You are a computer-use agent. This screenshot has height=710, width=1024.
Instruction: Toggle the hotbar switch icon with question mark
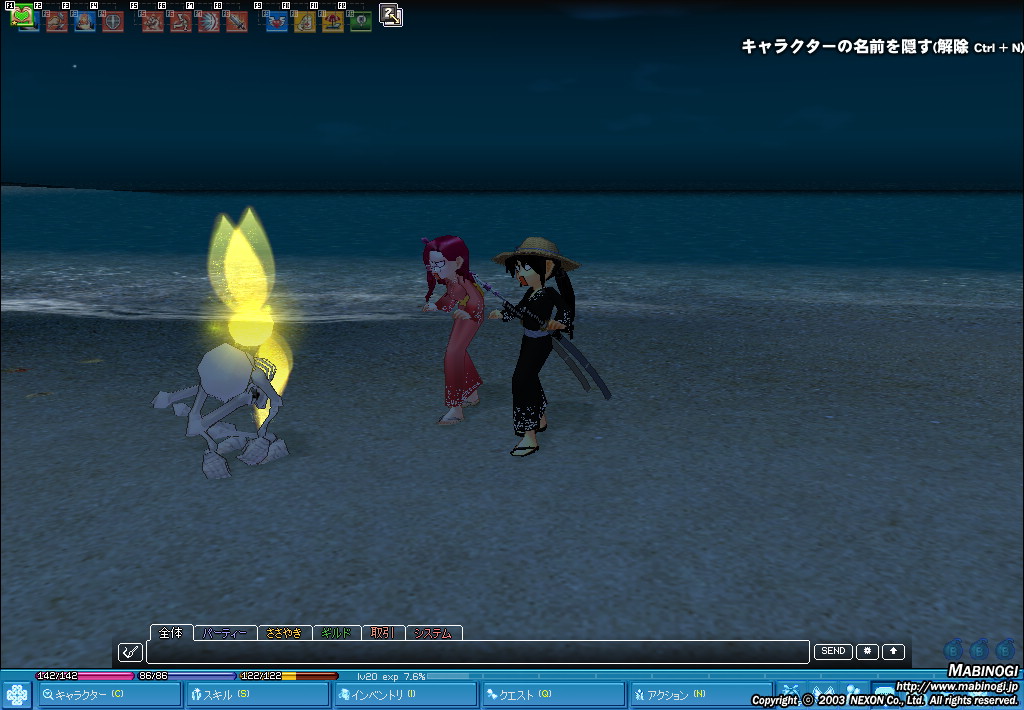pos(391,15)
